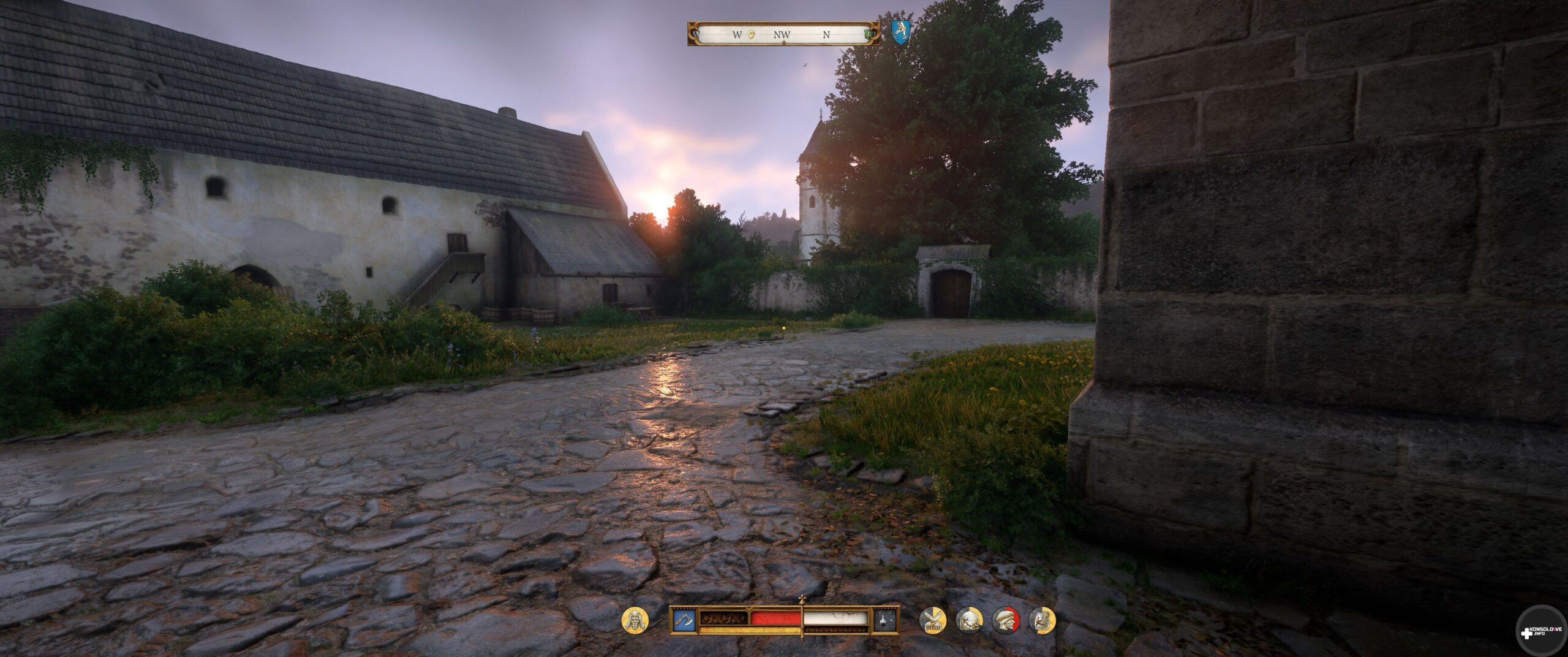Click the blue heraldic shield emblem
Viewport: 1568px width, 657px height.
[900, 31]
